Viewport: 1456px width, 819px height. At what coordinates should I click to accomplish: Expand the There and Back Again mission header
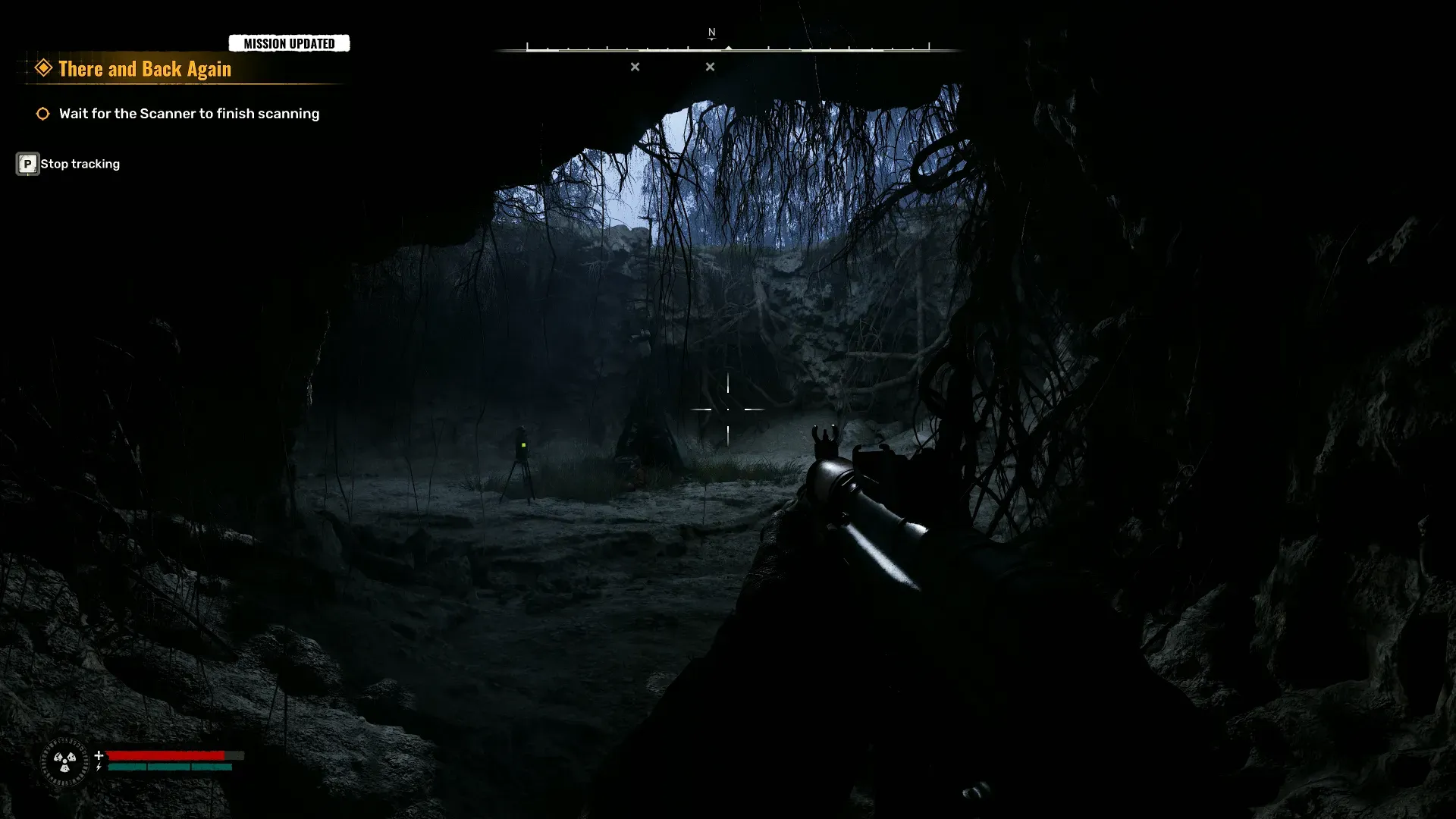tap(145, 67)
